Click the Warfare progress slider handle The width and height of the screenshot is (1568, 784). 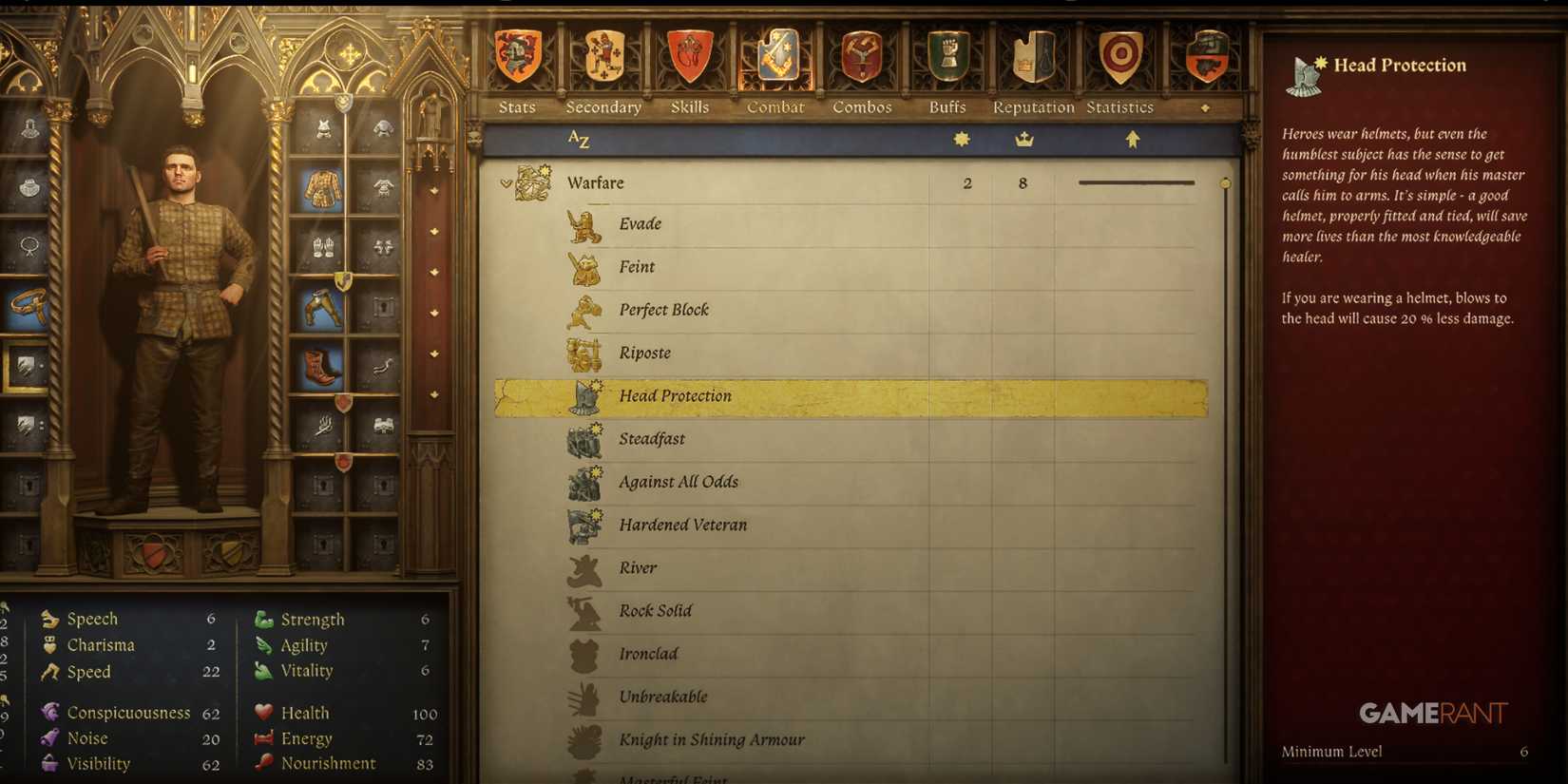[x=1226, y=182]
